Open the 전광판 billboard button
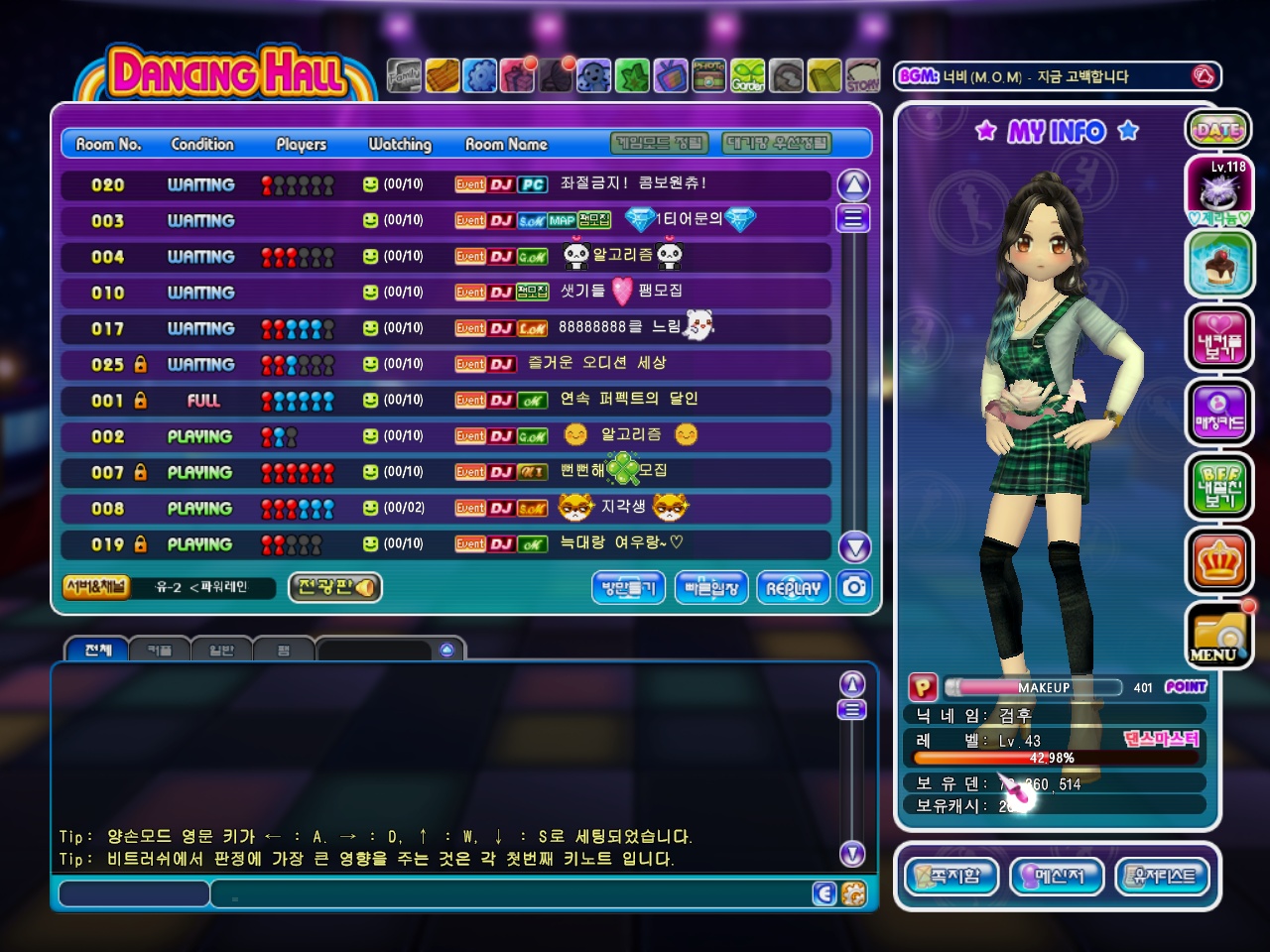This screenshot has height=952, width=1270. click(335, 587)
